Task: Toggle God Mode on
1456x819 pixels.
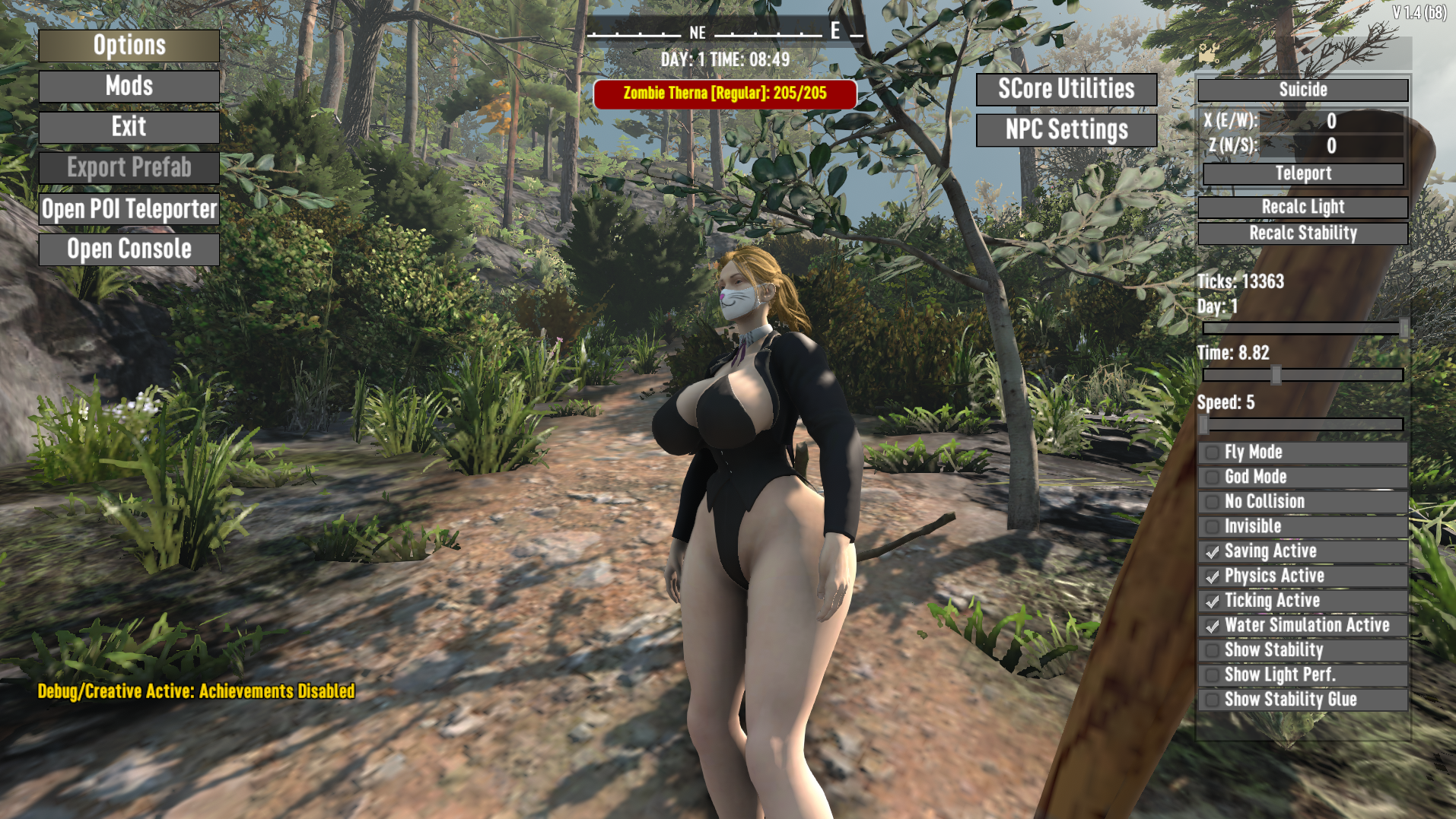Action: (x=1213, y=478)
